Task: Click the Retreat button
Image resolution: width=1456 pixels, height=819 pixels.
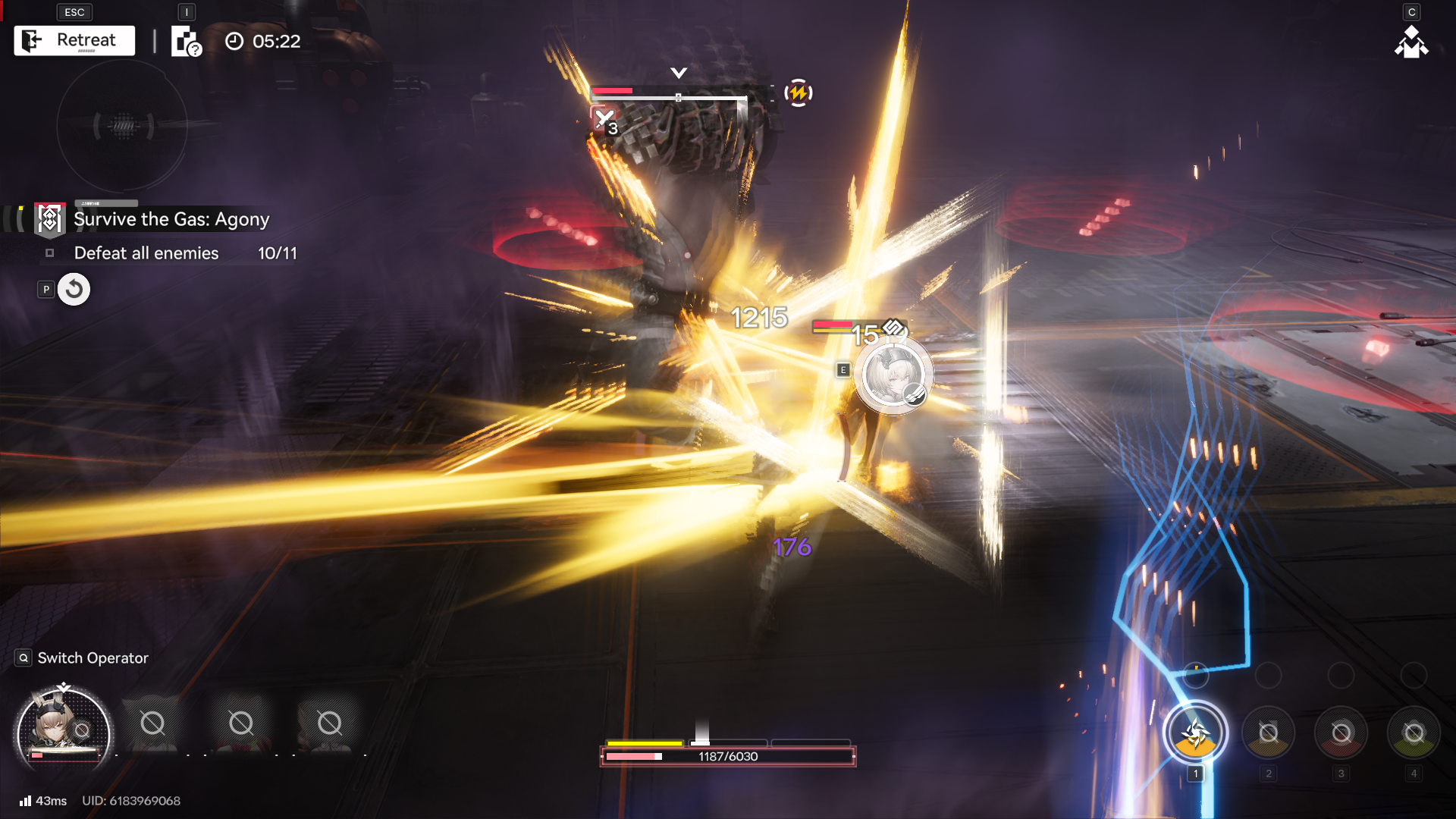Action: click(x=74, y=41)
